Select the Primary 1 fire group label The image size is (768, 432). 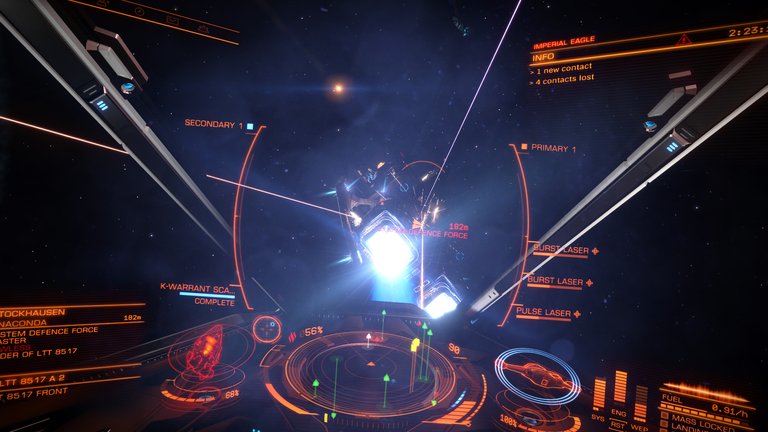(553, 148)
